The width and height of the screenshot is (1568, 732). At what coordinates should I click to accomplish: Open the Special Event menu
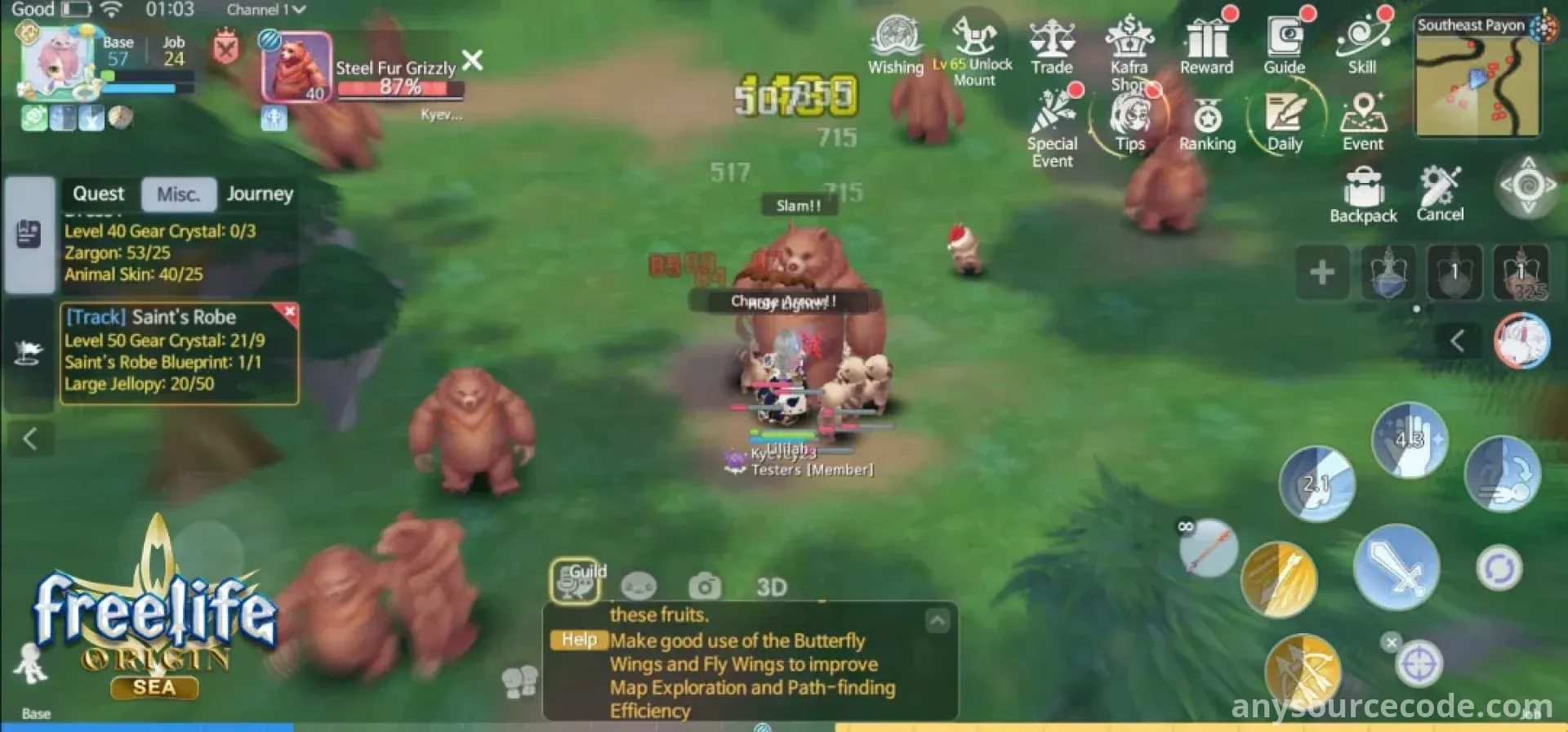(1052, 127)
